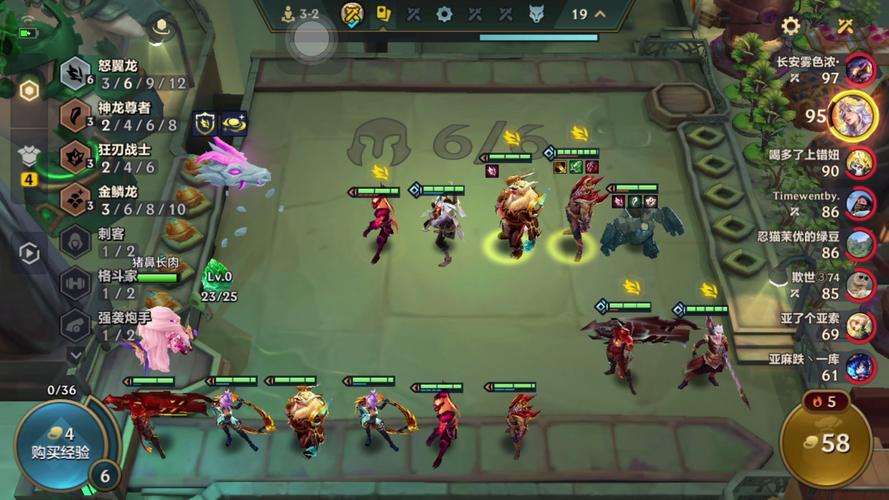Toggle the hexagon traits panel icon
889x500 pixels.
(29, 91)
